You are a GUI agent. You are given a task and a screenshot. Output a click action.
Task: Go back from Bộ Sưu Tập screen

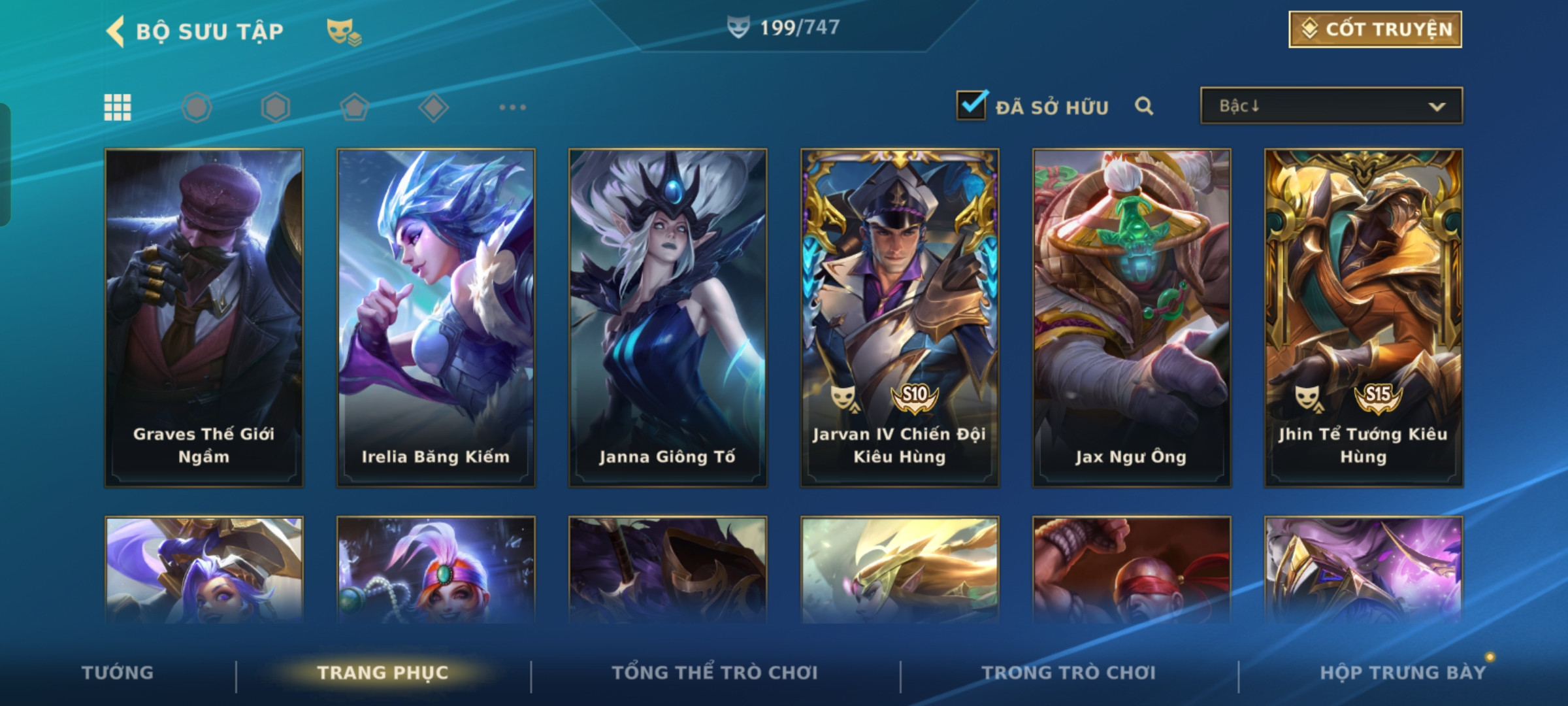pos(116,31)
